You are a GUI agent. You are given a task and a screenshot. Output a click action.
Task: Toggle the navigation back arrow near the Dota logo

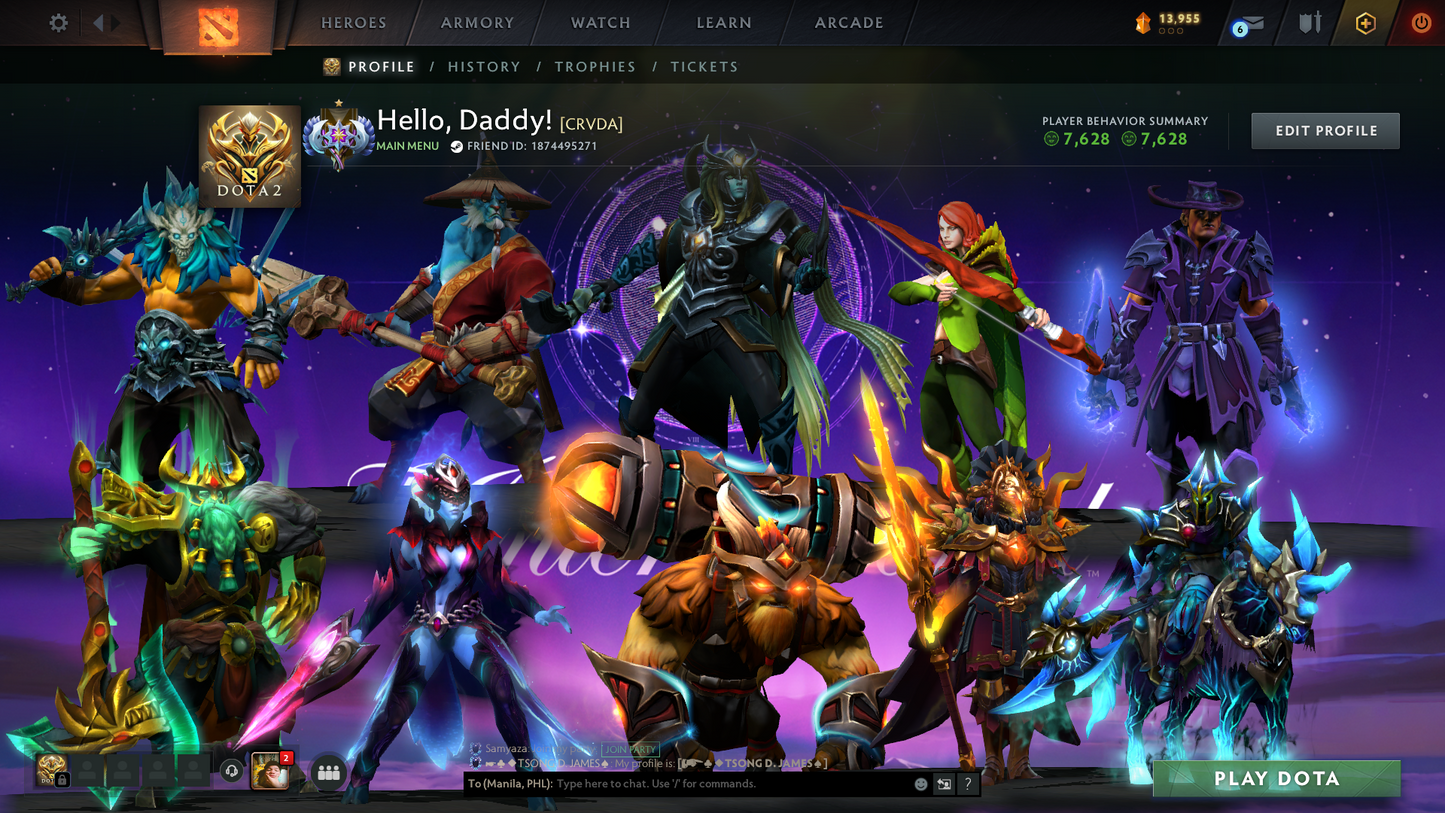tap(97, 22)
